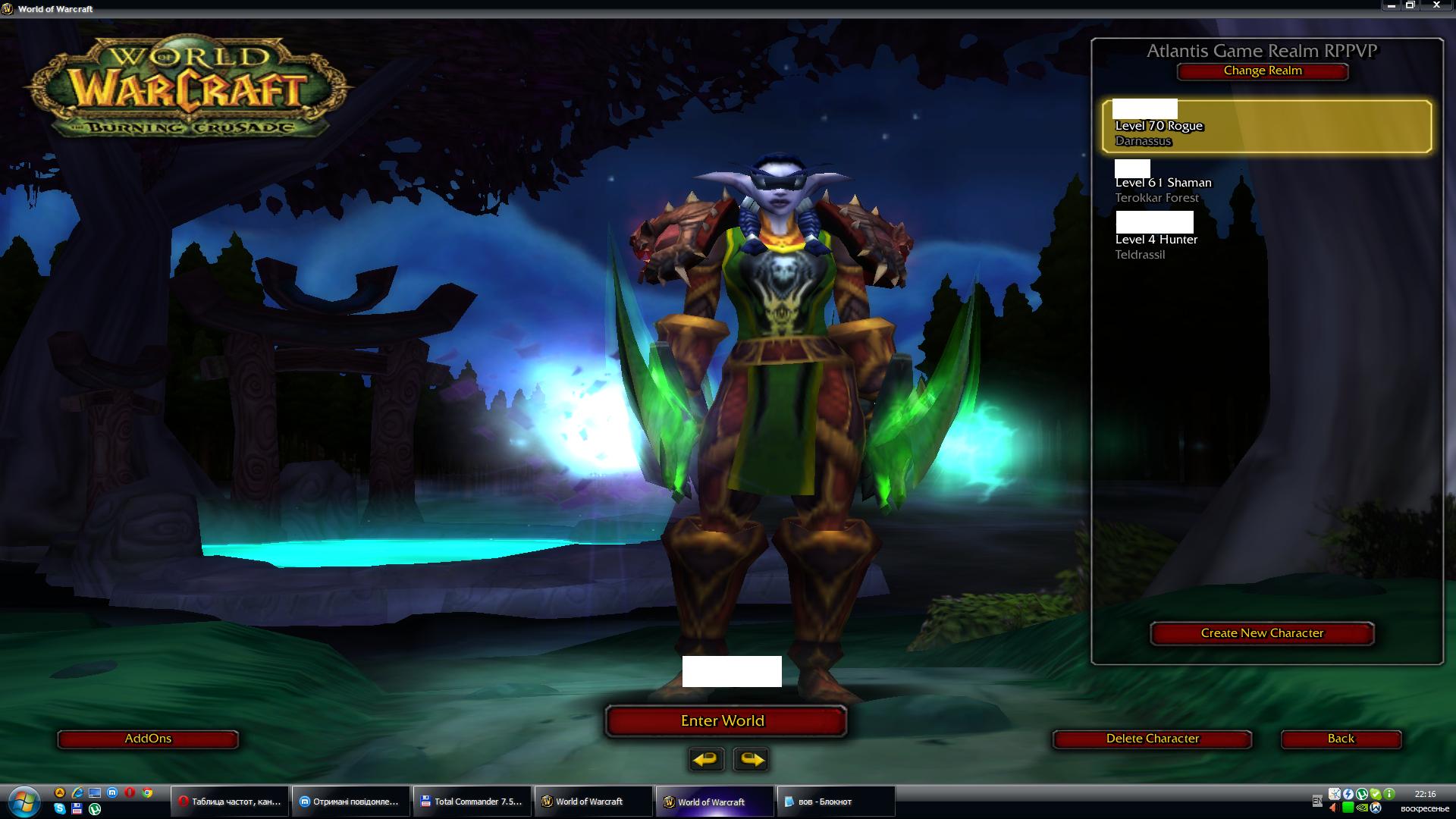Select the Level 70 Rogue character
Screen dimensions: 1456x819
1266,127
